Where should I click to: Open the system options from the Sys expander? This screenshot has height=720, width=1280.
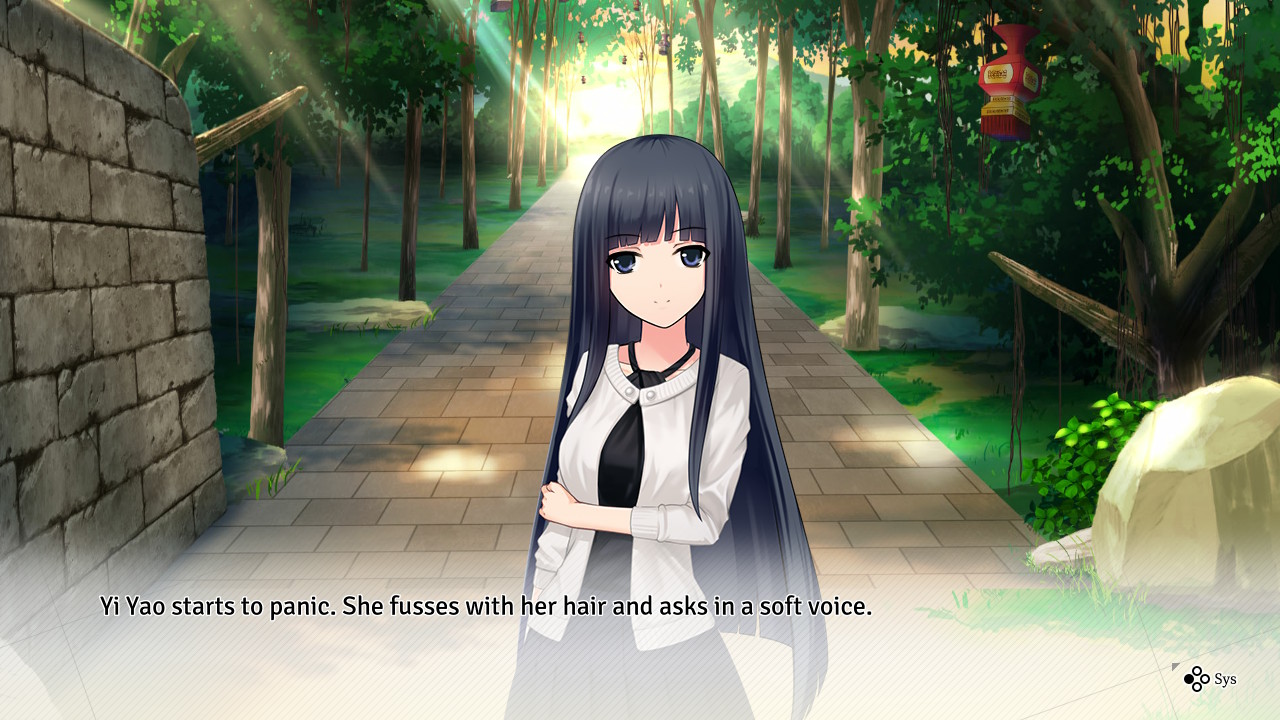coord(1225,678)
